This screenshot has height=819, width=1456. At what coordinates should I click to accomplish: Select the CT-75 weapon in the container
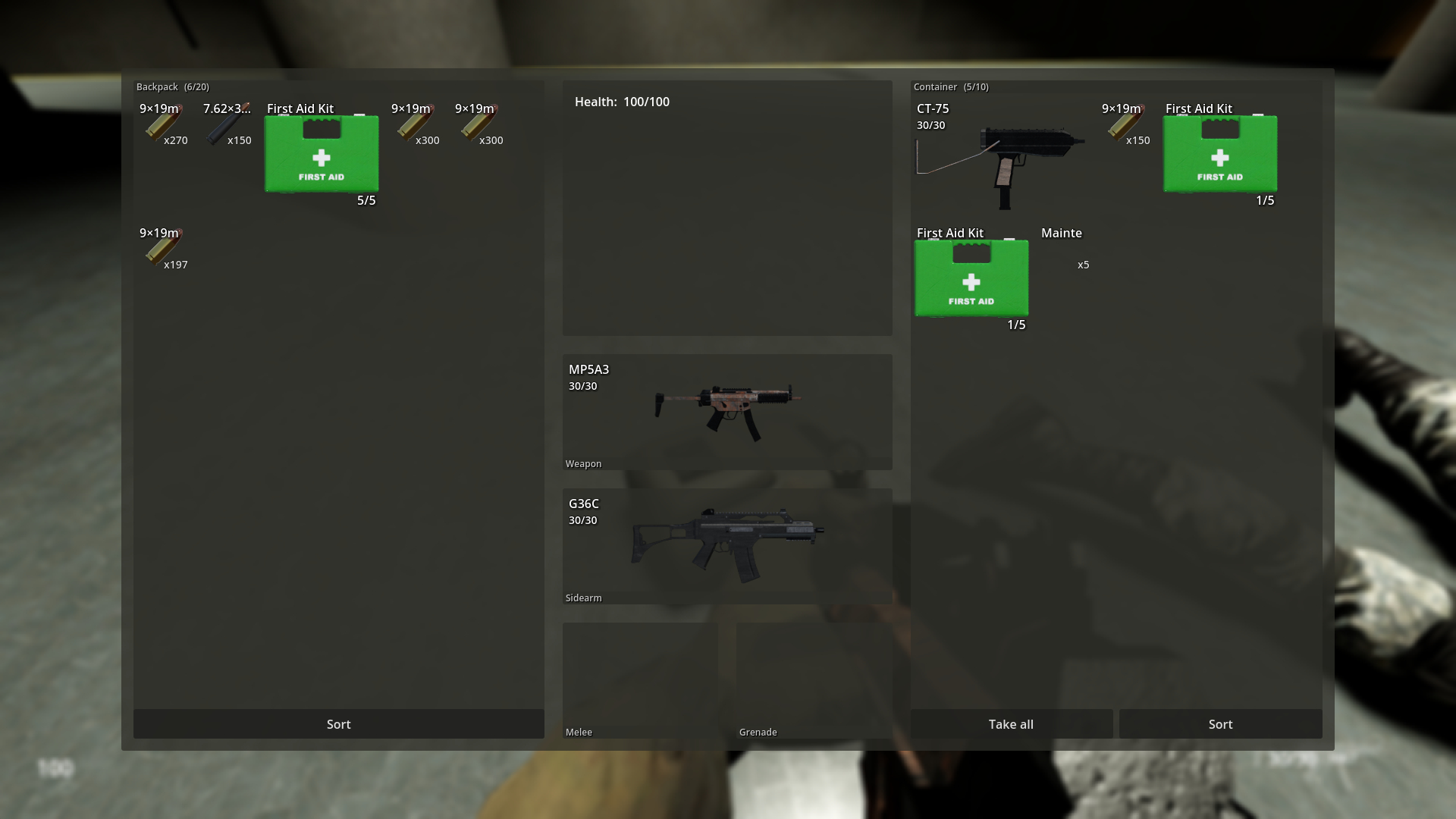click(1001, 155)
